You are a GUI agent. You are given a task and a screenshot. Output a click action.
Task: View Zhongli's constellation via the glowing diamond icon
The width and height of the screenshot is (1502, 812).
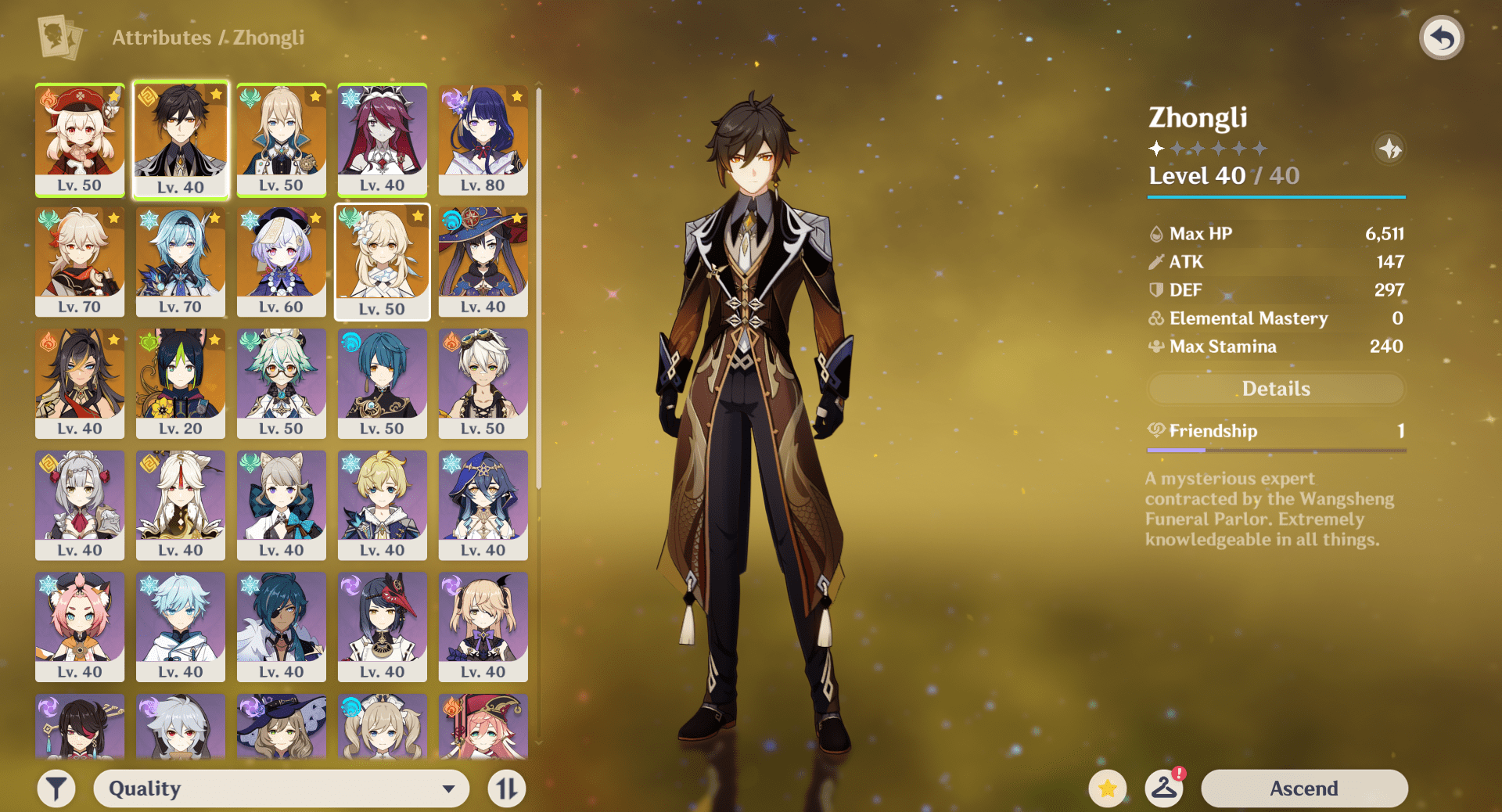[x=1390, y=149]
